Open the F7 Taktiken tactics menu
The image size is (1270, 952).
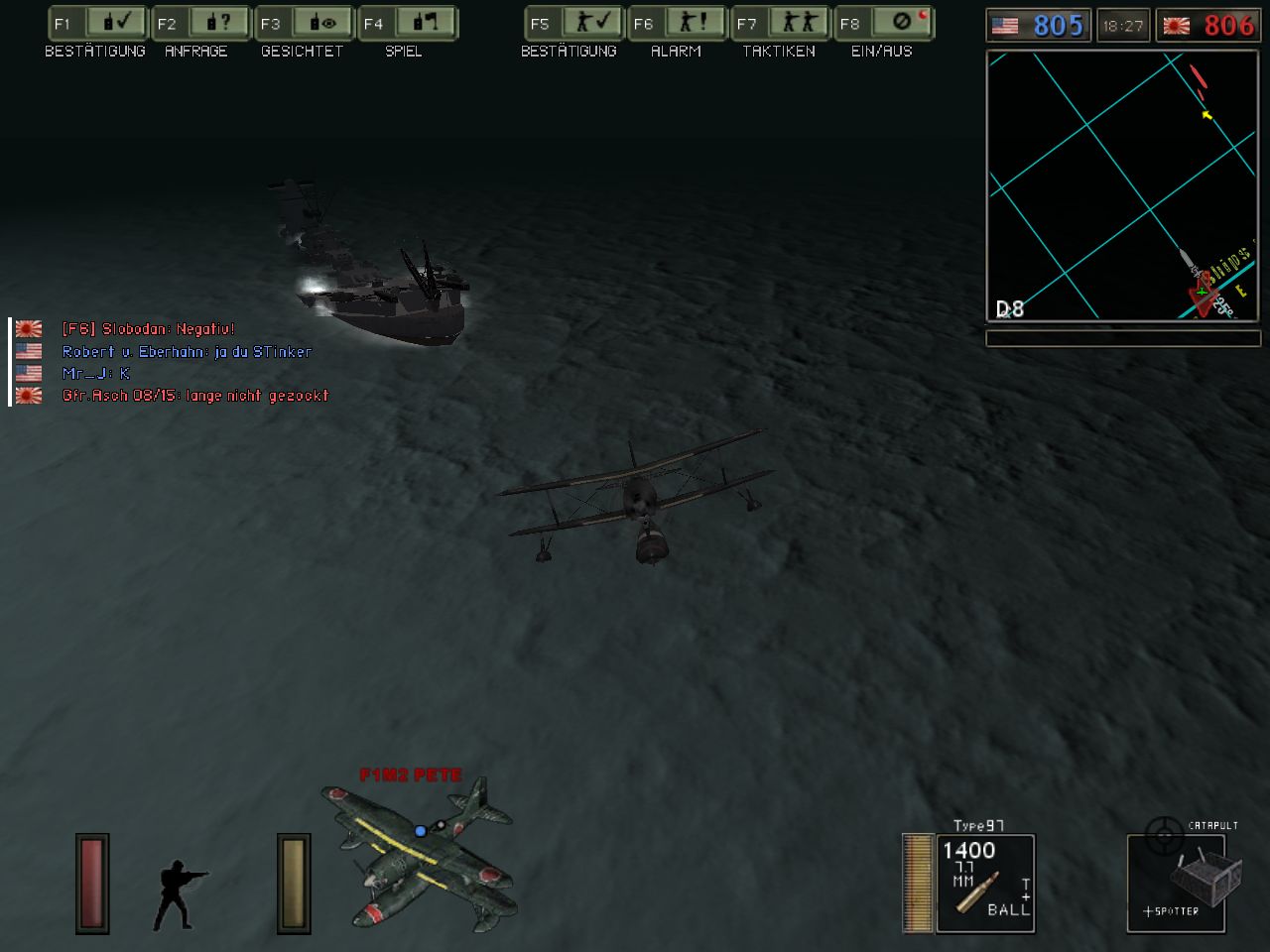pos(780,23)
